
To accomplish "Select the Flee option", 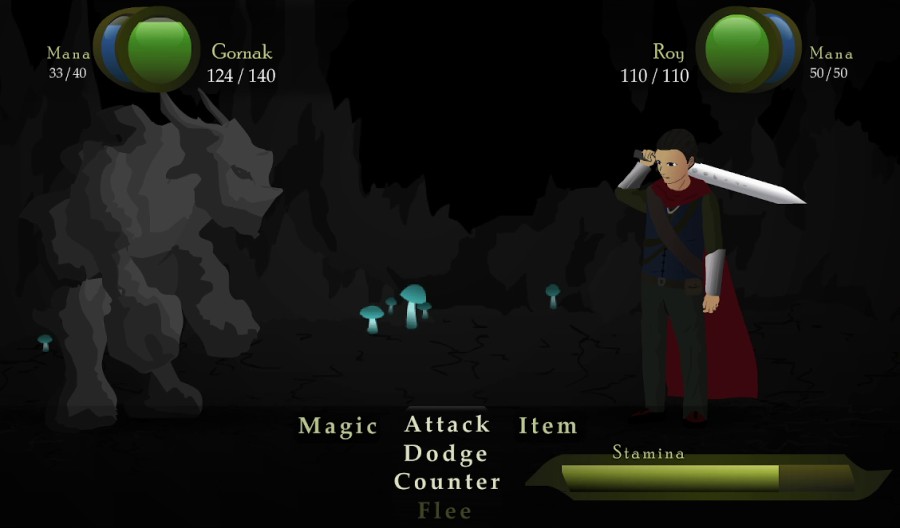I will tap(446, 511).
